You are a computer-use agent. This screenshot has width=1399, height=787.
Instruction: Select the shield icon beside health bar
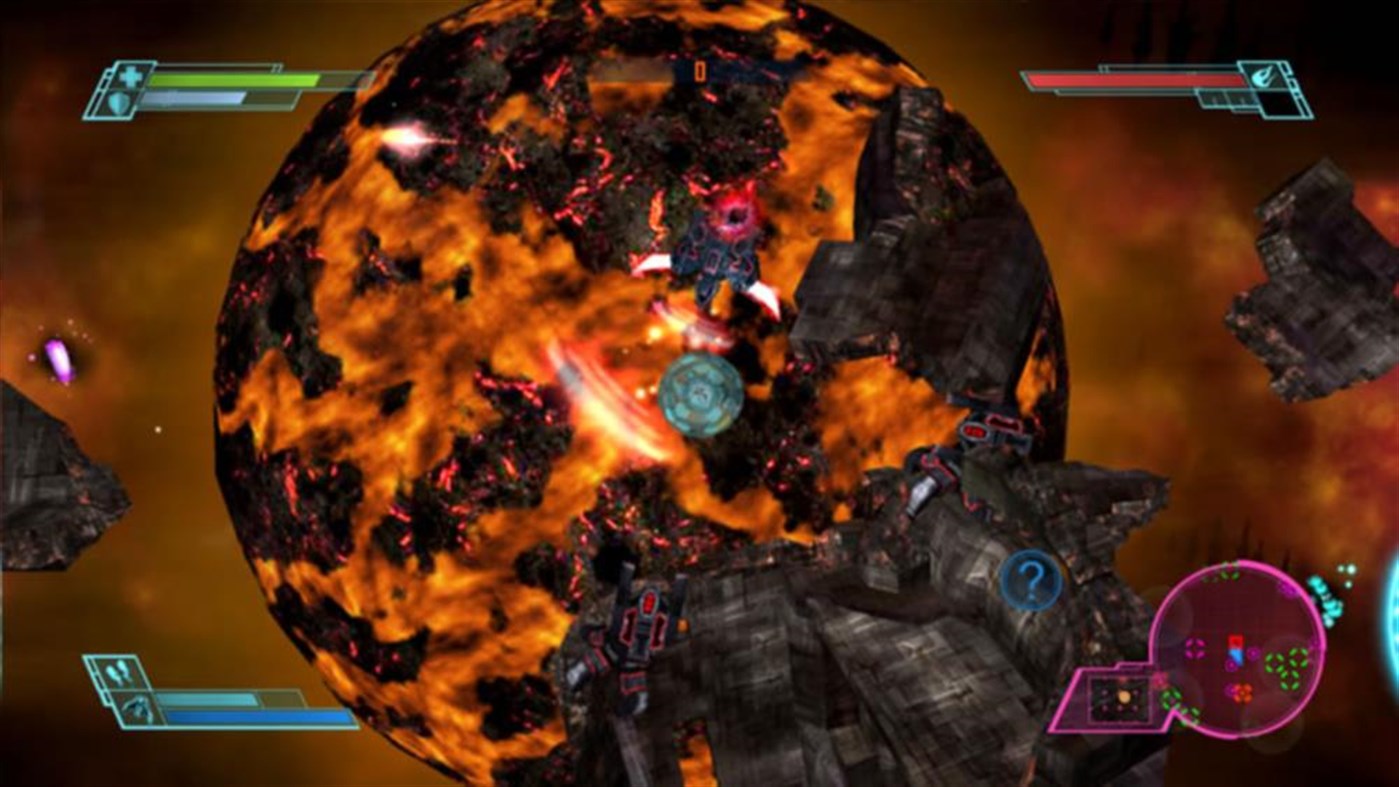[x=118, y=99]
